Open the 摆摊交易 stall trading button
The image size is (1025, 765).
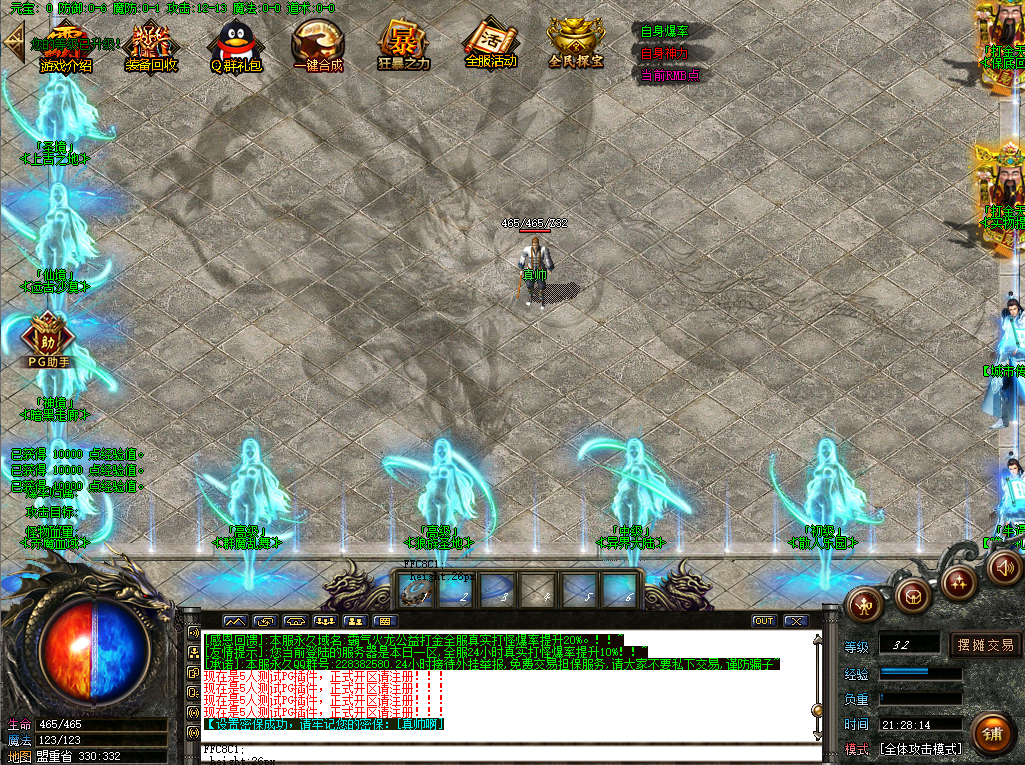tap(984, 645)
